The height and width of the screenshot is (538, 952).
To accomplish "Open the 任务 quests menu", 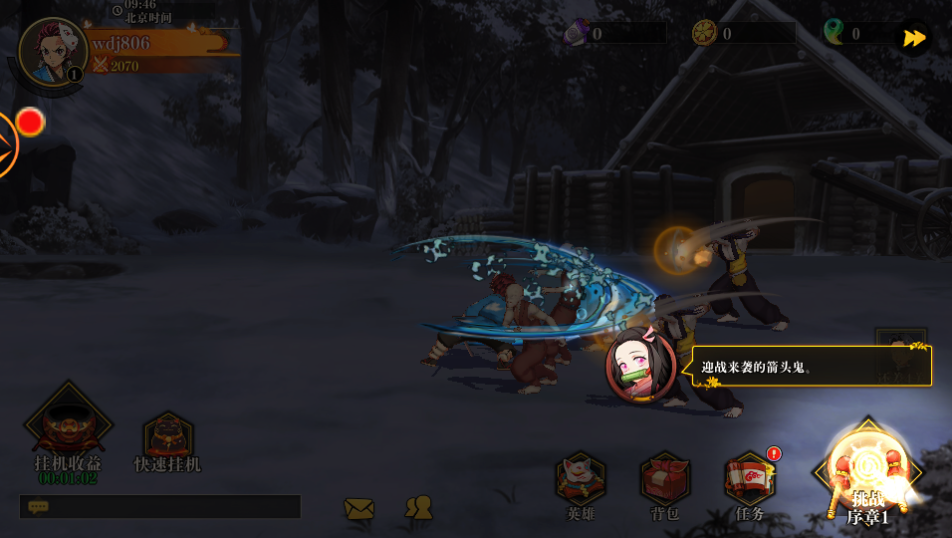I will click(750, 484).
